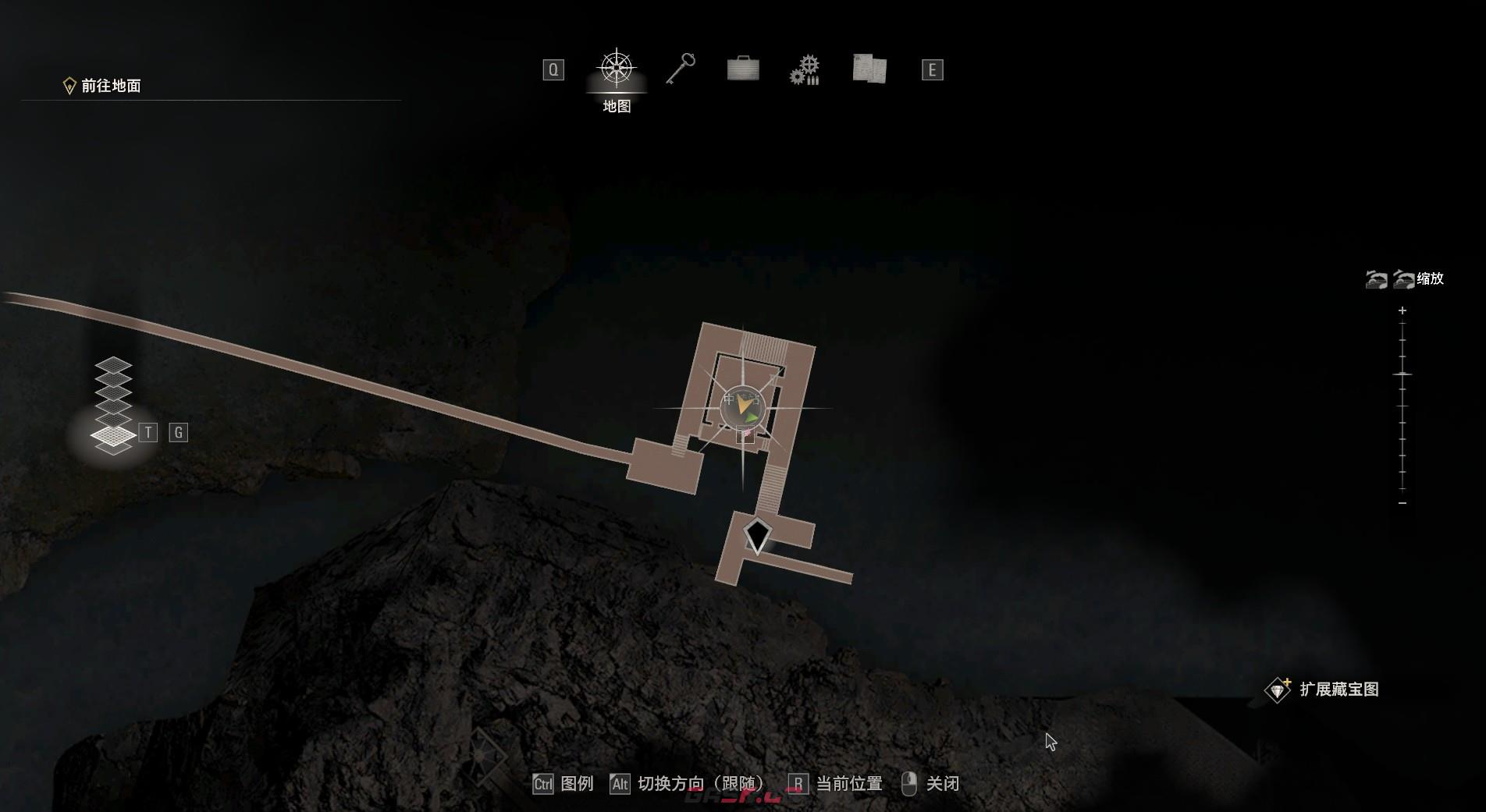Select the highlighted floor in level selector
The image size is (1486, 812).
(113, 434)
